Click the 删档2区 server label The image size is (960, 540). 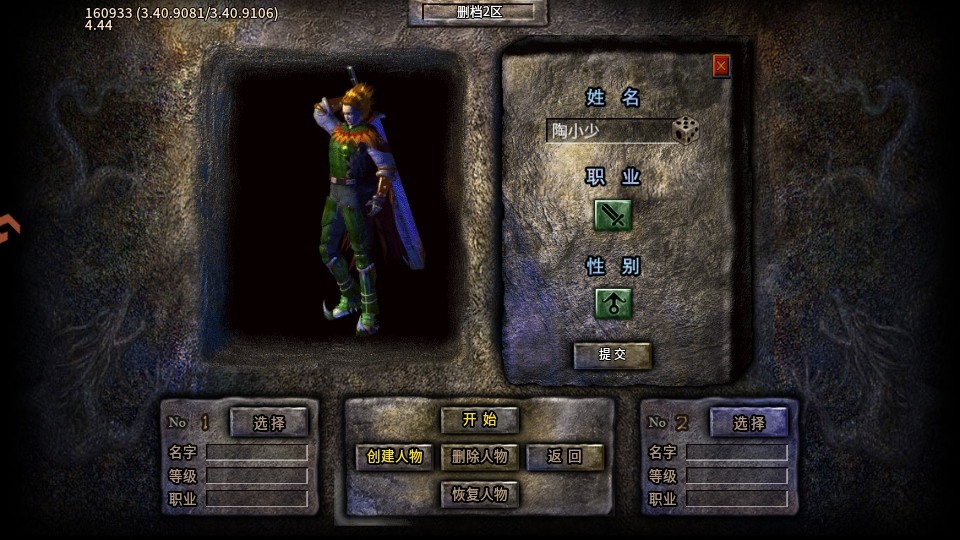coord(479,12)
